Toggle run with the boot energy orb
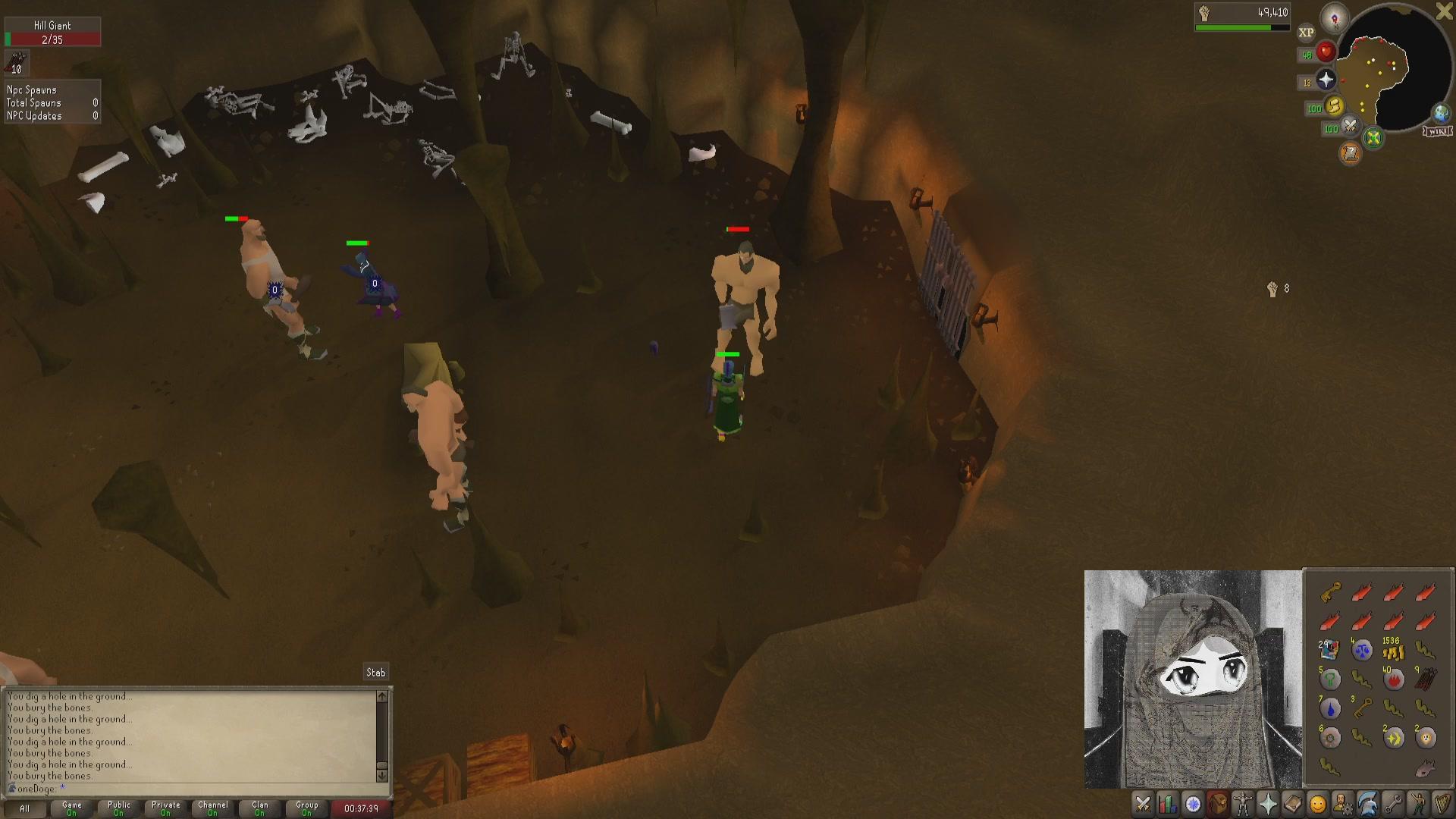Image resolution: width=1456 pixels, height=819 pixels. (1335, 106)
